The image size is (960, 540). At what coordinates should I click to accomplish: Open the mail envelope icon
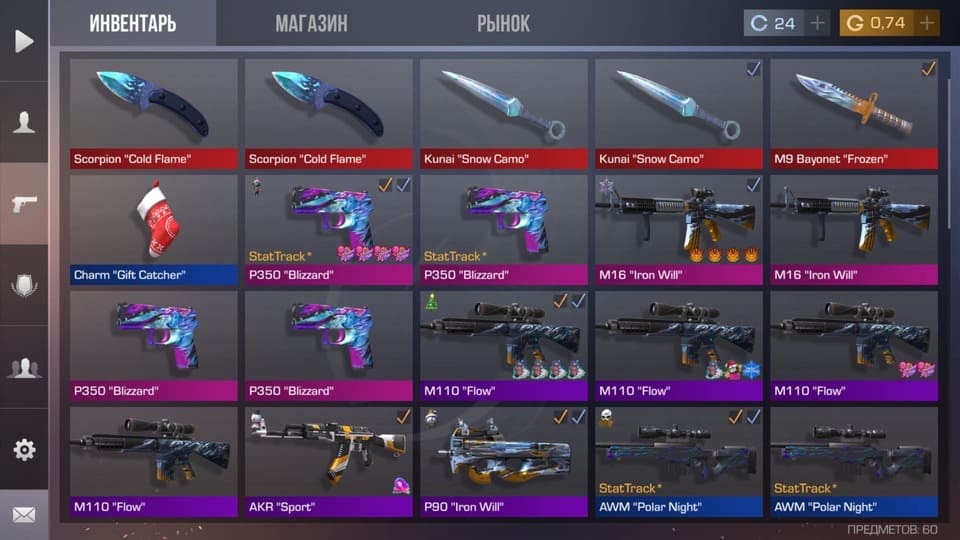(x=24, y=515)
